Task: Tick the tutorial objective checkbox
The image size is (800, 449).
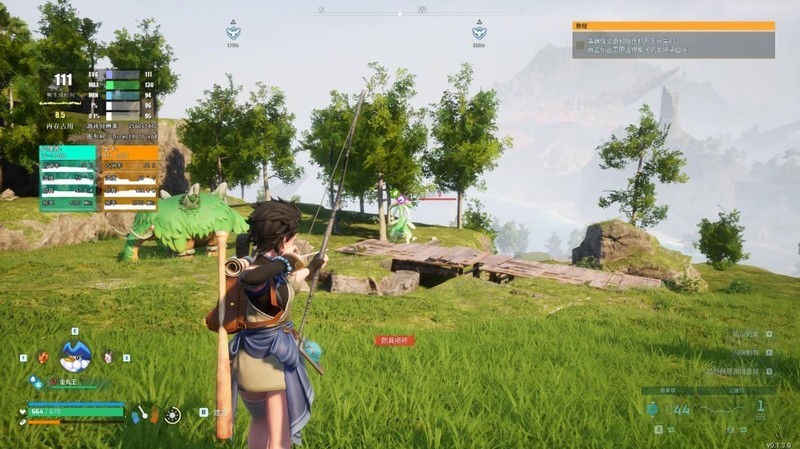Action: pyautogui.click(x=579, y=45)
